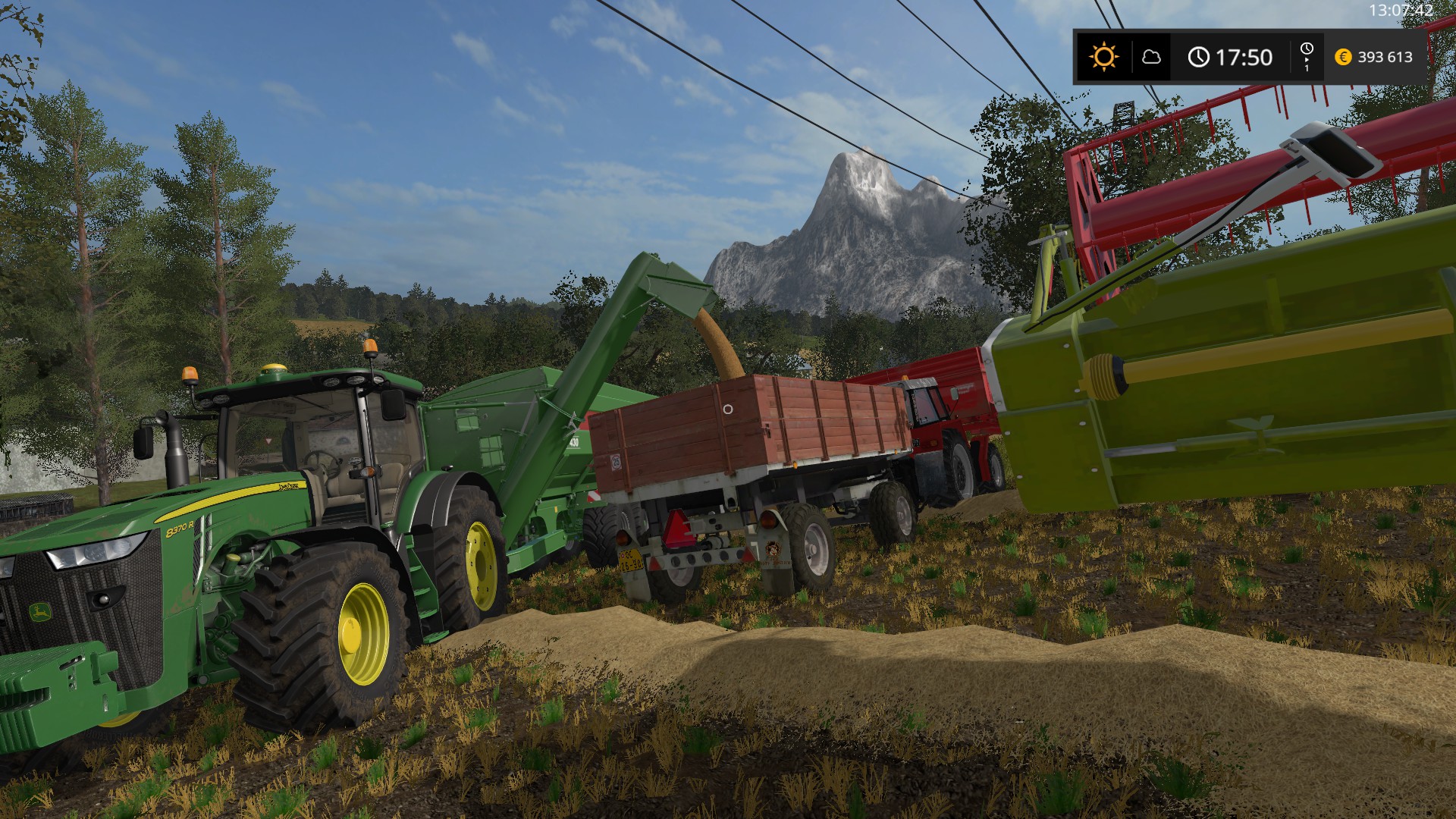Select the cloud weather forecast icon

[x=1153, y=55]
